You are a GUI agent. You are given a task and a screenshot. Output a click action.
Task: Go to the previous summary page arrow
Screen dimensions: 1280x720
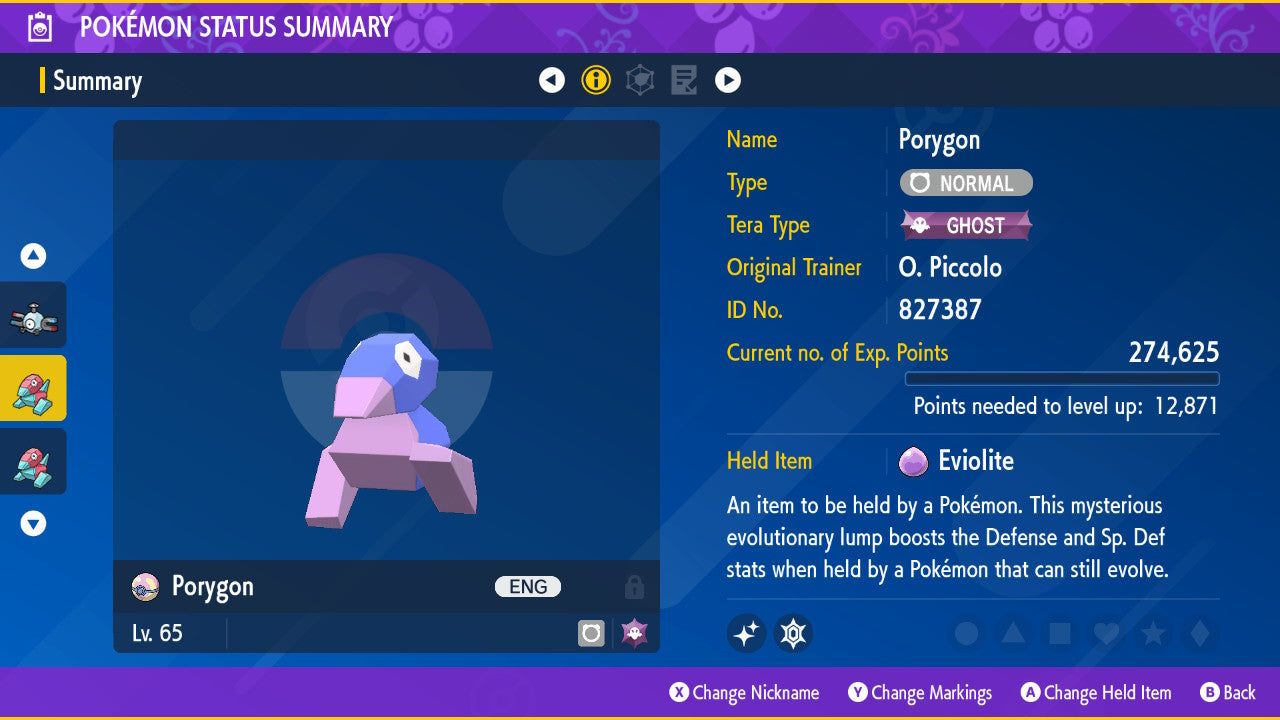pyautogui.click(x=552, y=80)
